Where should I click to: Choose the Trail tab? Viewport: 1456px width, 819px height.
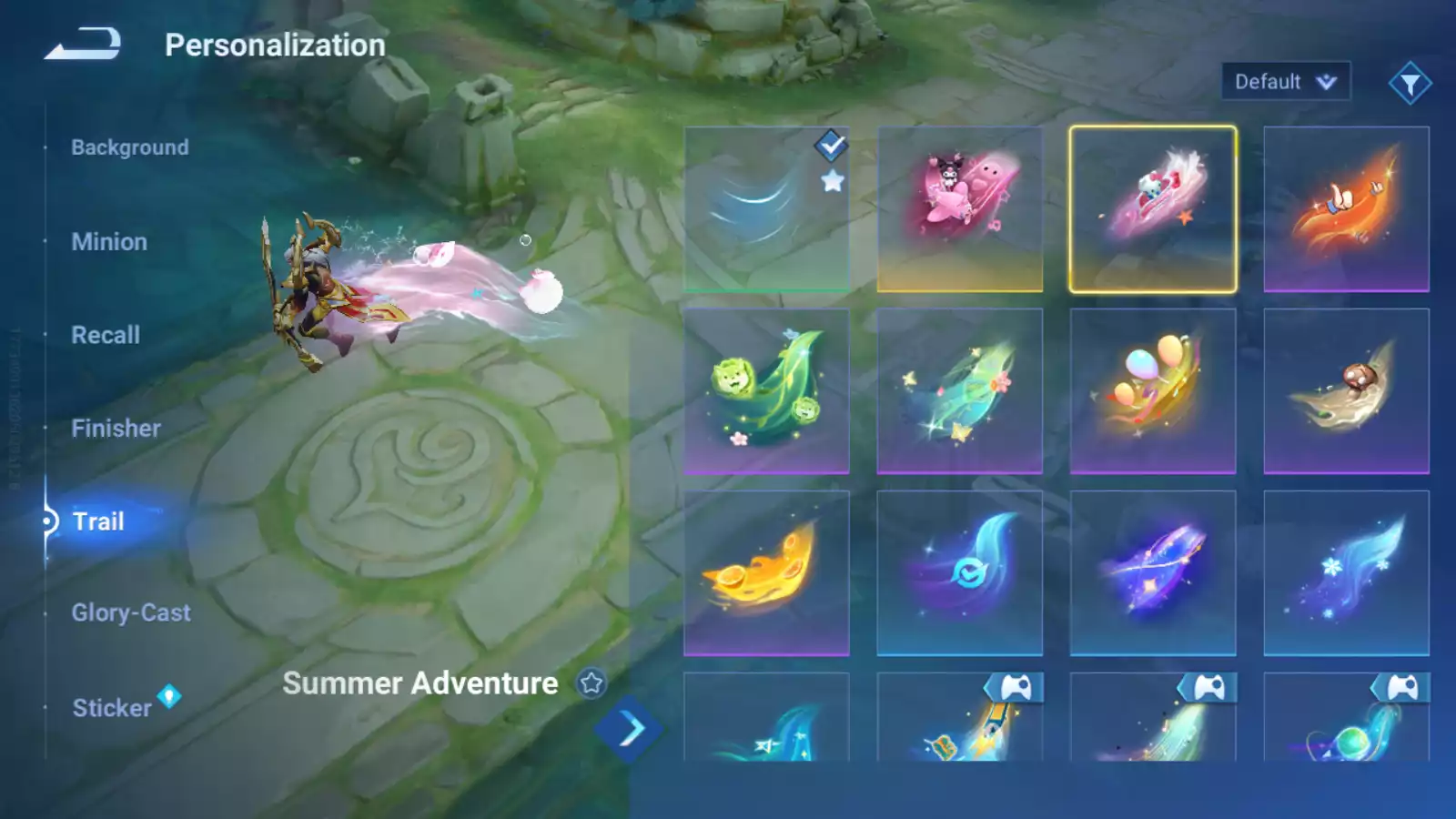(x=98, y=521)
